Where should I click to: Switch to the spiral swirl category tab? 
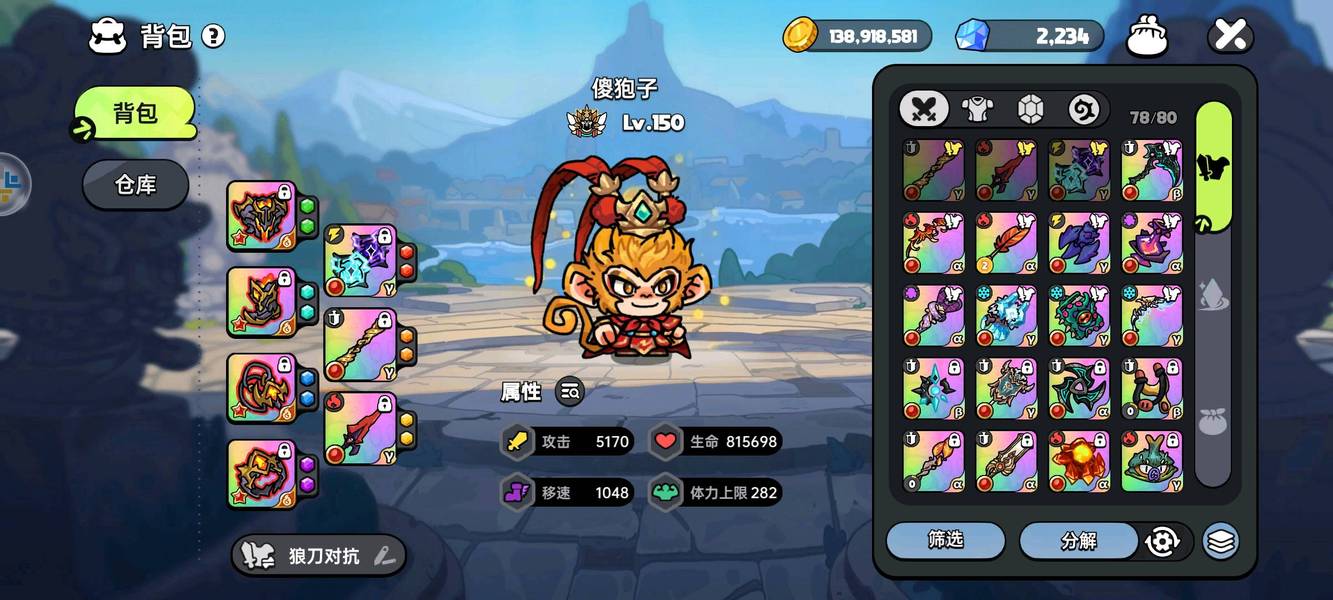point(1084,109)
